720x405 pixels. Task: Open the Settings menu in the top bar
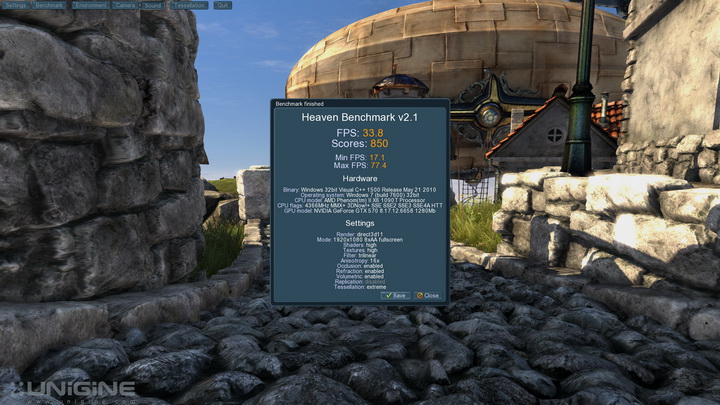(x=15, y=5)
